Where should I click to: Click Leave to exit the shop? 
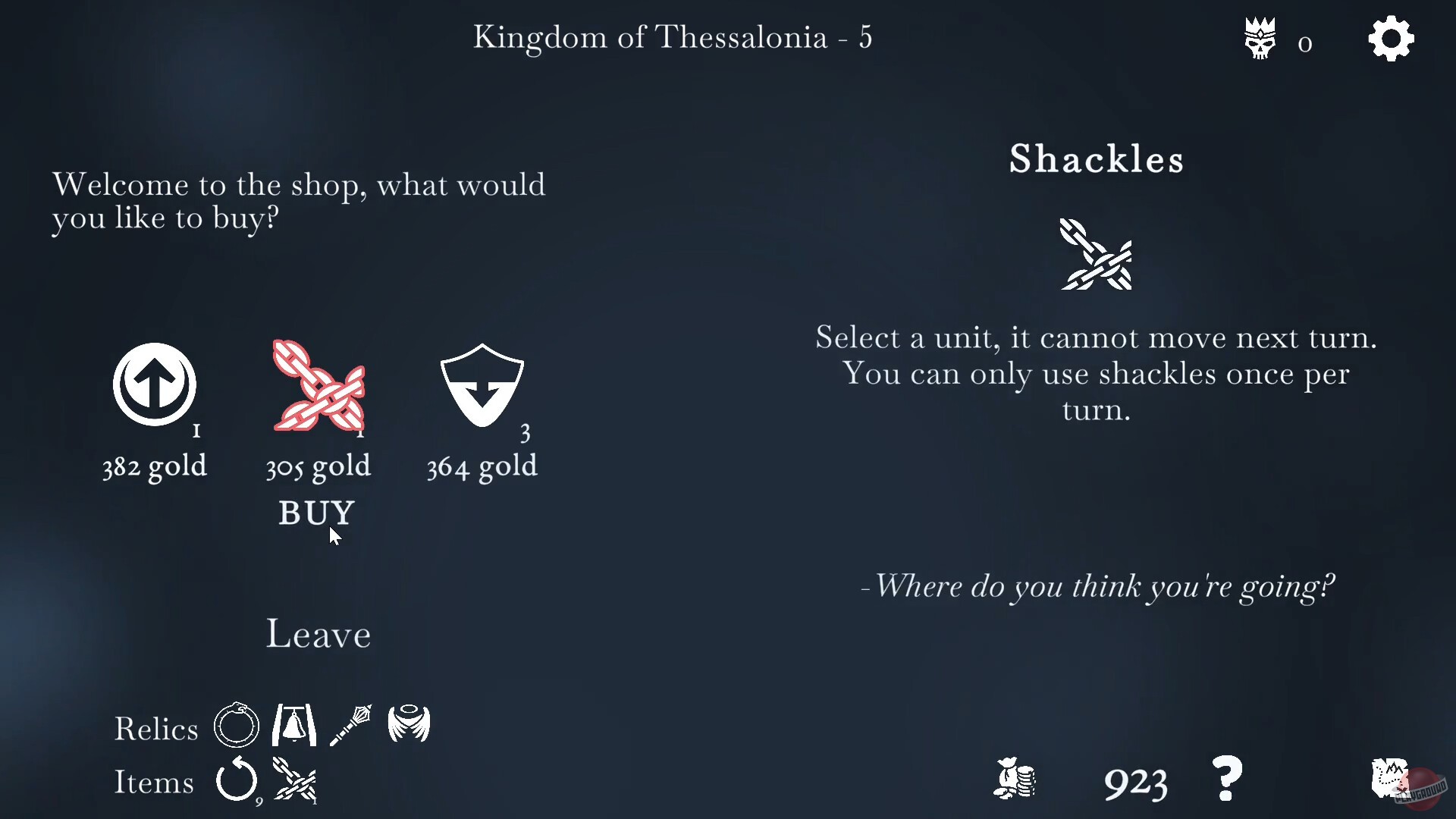click(x=318, y=634)
